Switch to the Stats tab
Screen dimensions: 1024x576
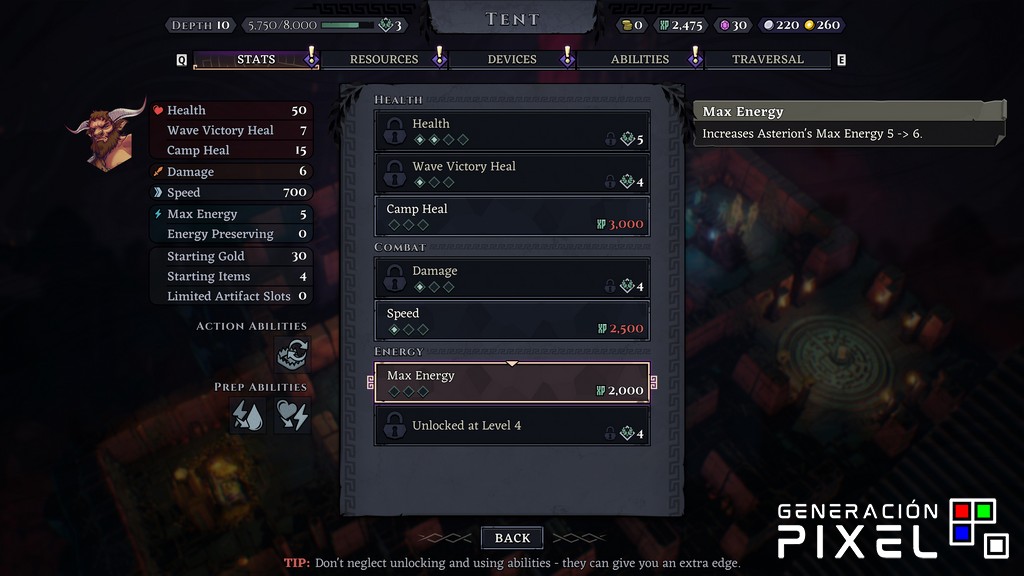point(256,60)
